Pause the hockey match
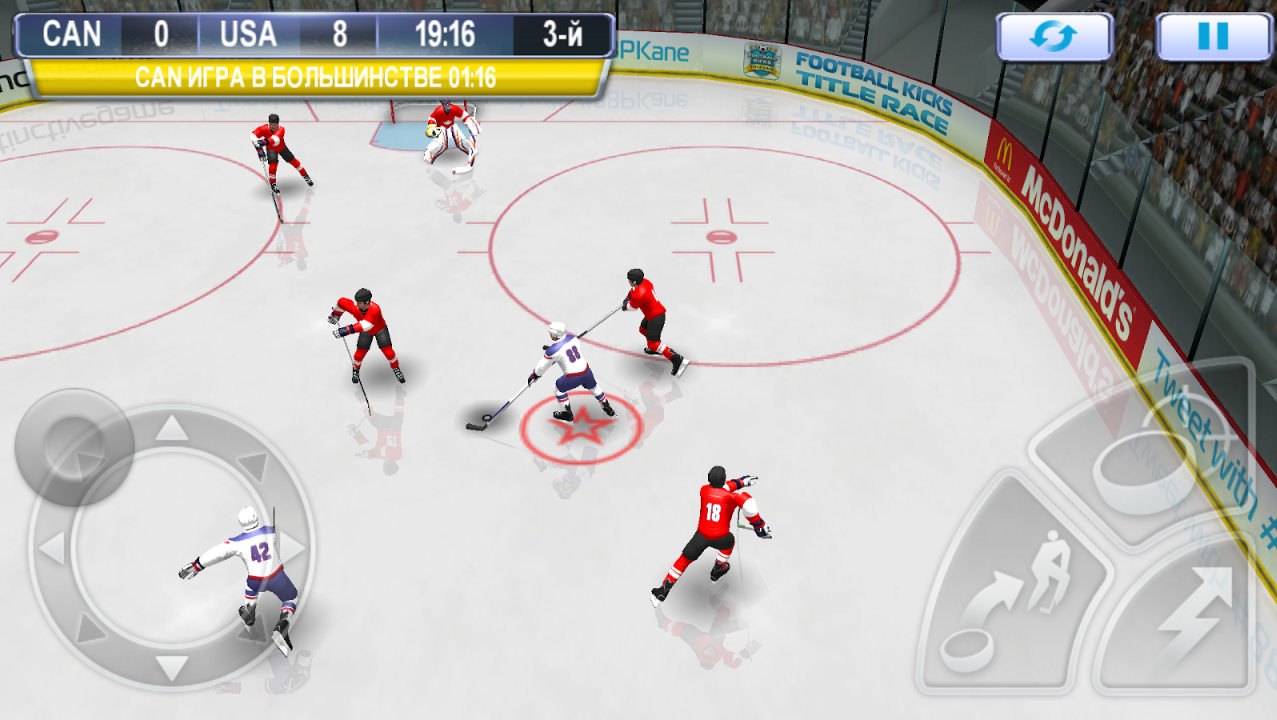 pos(1212,37)
